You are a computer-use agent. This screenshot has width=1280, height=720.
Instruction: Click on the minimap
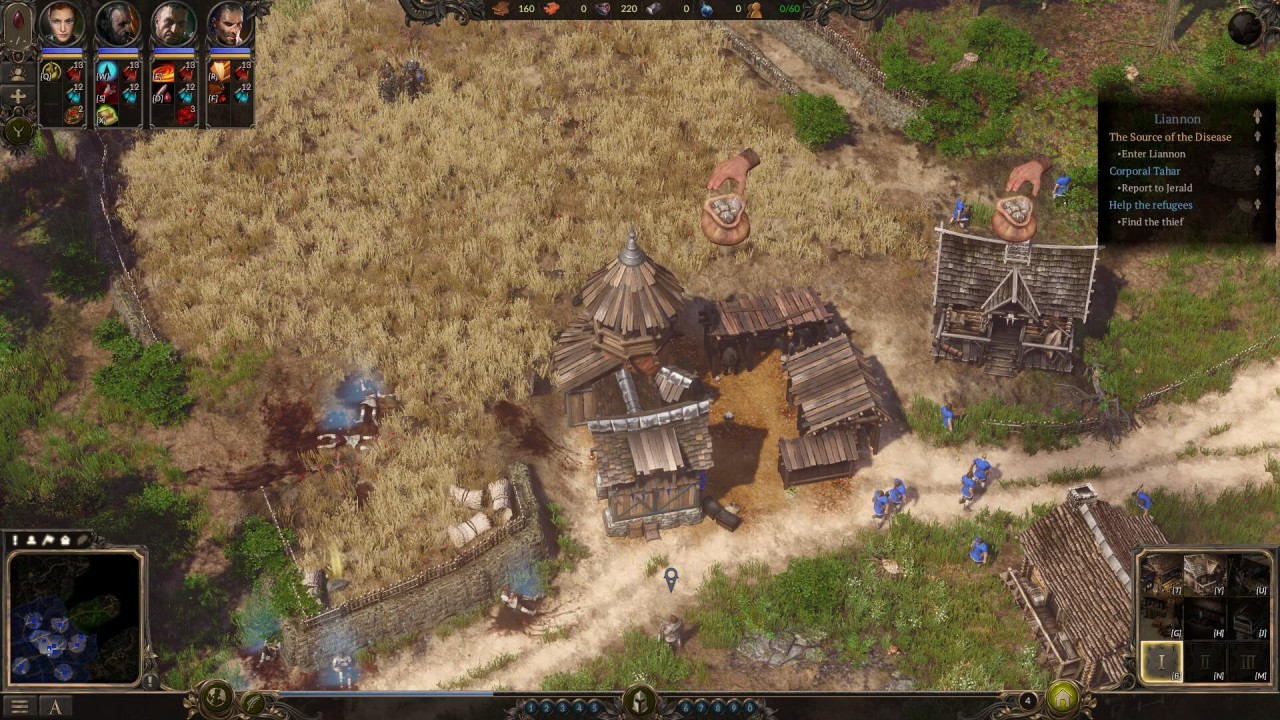coord(75,616)
